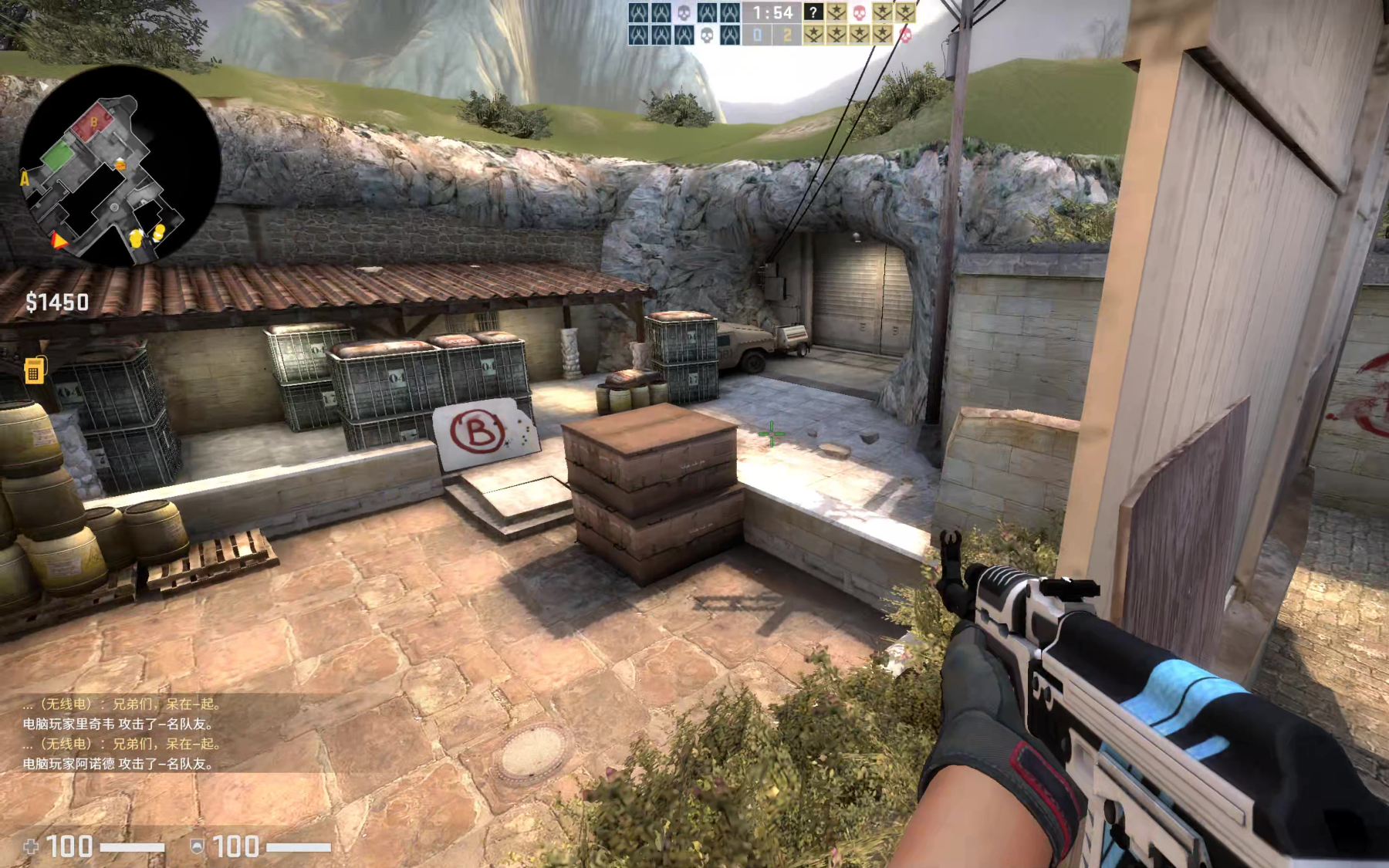Open the radio chat message log
Viewport: 1389px width, 868px height.
122,734
